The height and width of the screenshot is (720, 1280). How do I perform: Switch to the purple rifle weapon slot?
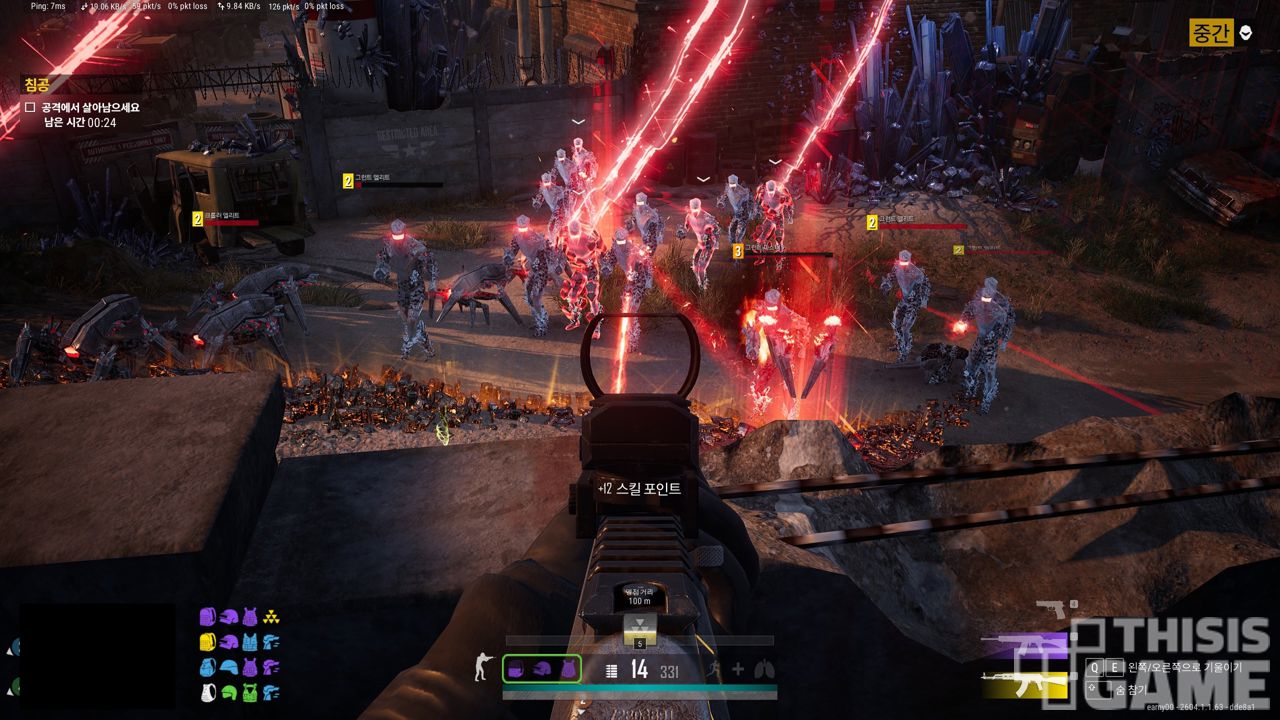[x=1025, y=645]
